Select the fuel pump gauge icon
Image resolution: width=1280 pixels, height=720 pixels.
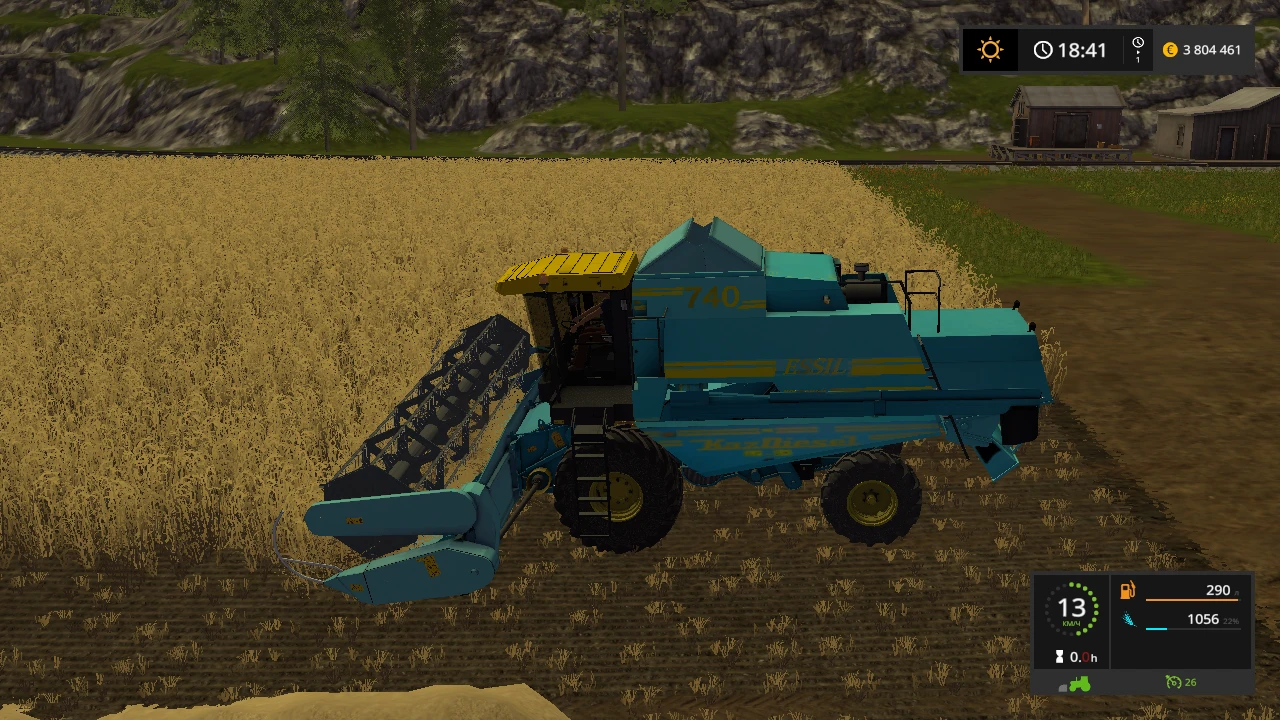coord(1127,592)
